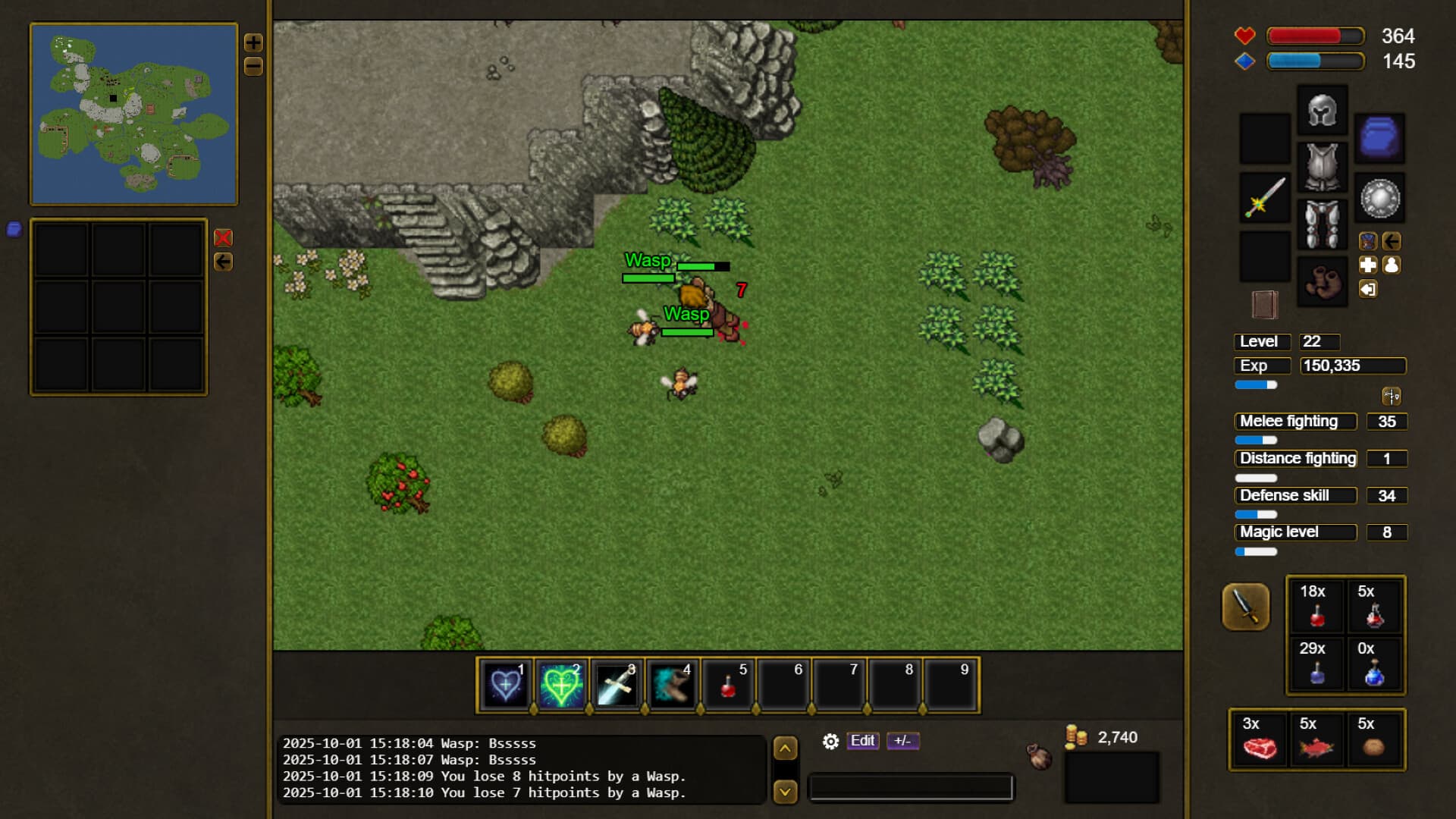Select the dagger icon beside the potion supplies

1246,607
